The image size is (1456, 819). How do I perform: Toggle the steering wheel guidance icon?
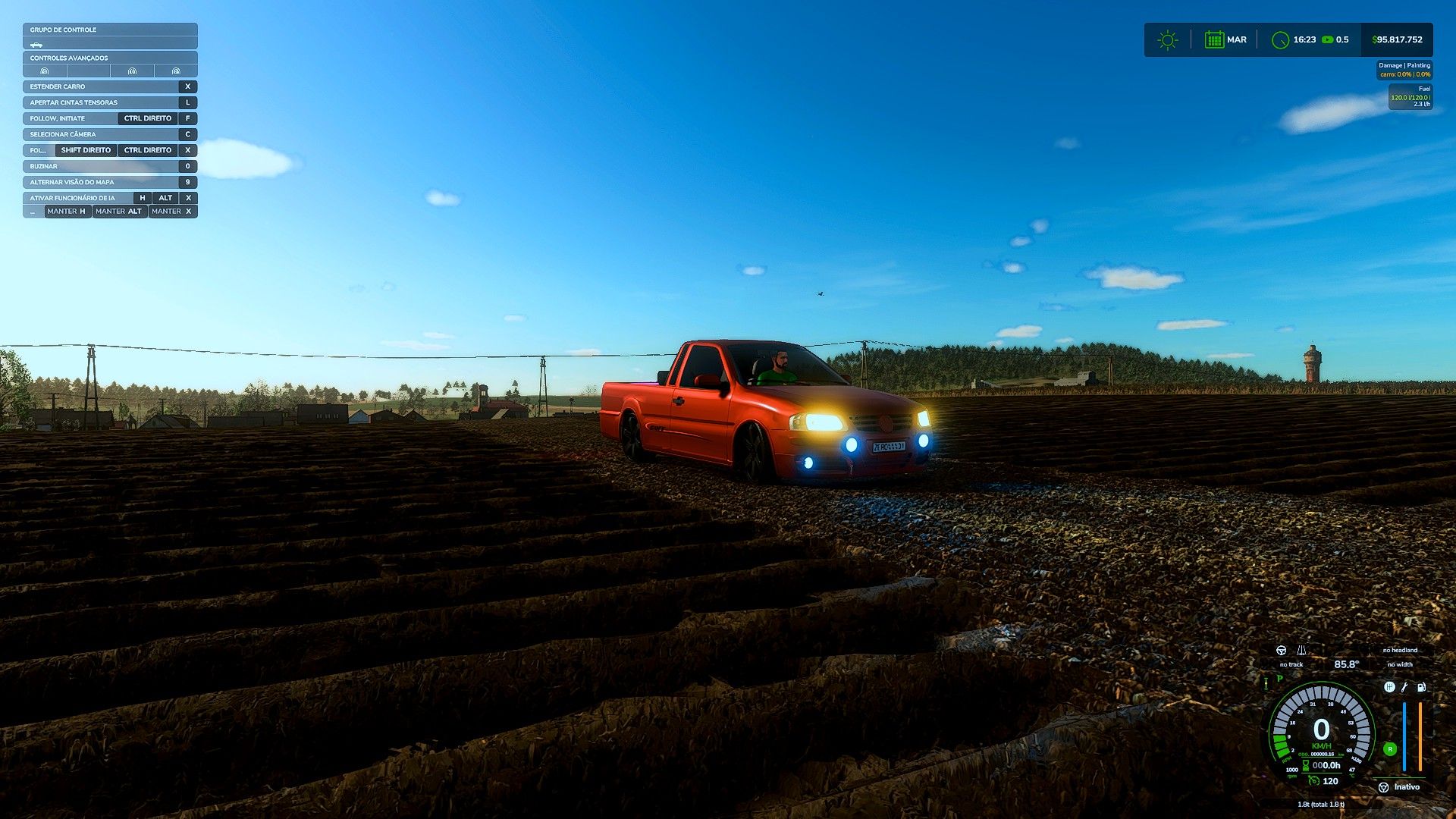[x=1282, y=651]
